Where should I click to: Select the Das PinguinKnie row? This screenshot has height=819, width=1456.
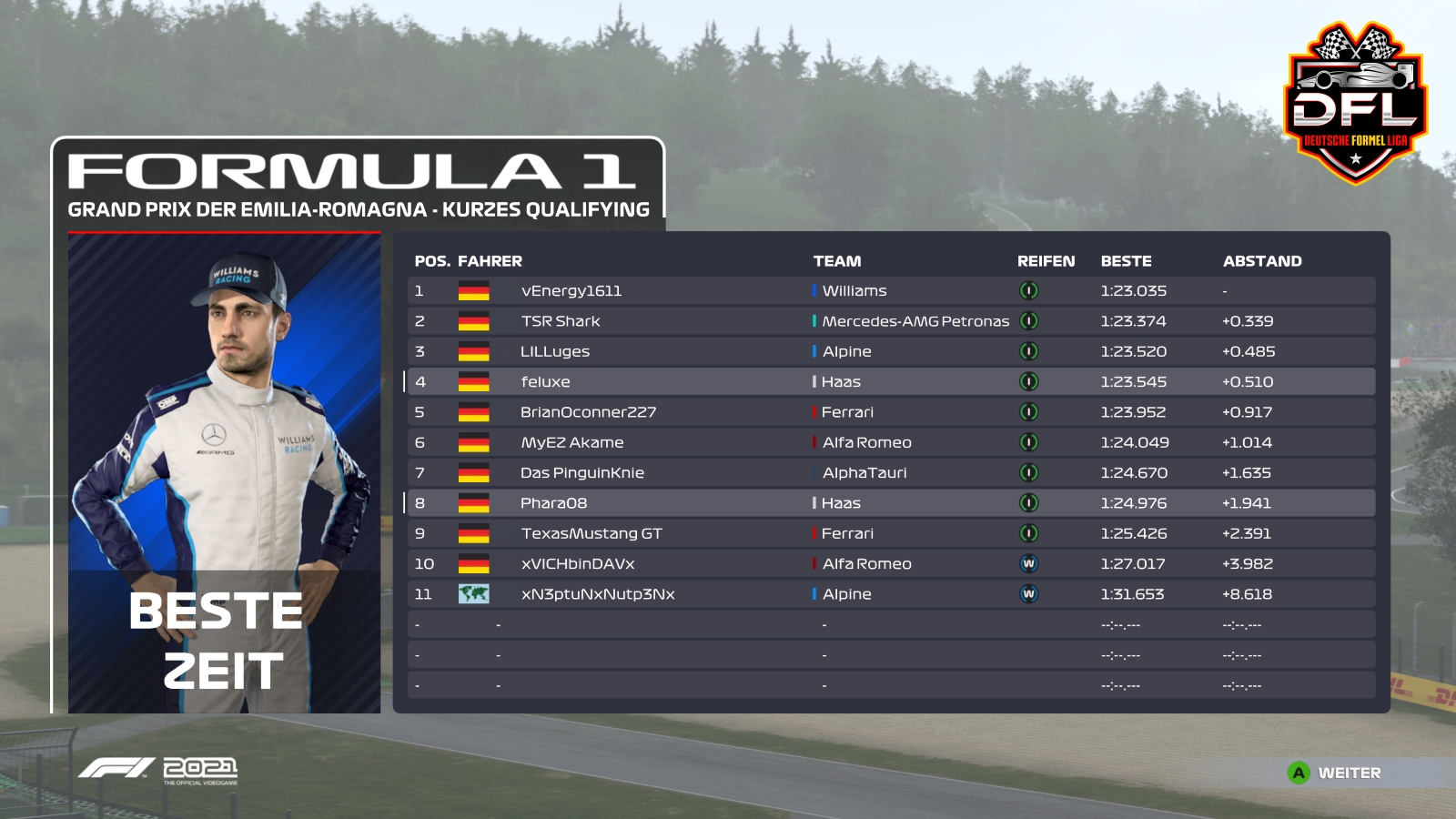tap(890, 473)
